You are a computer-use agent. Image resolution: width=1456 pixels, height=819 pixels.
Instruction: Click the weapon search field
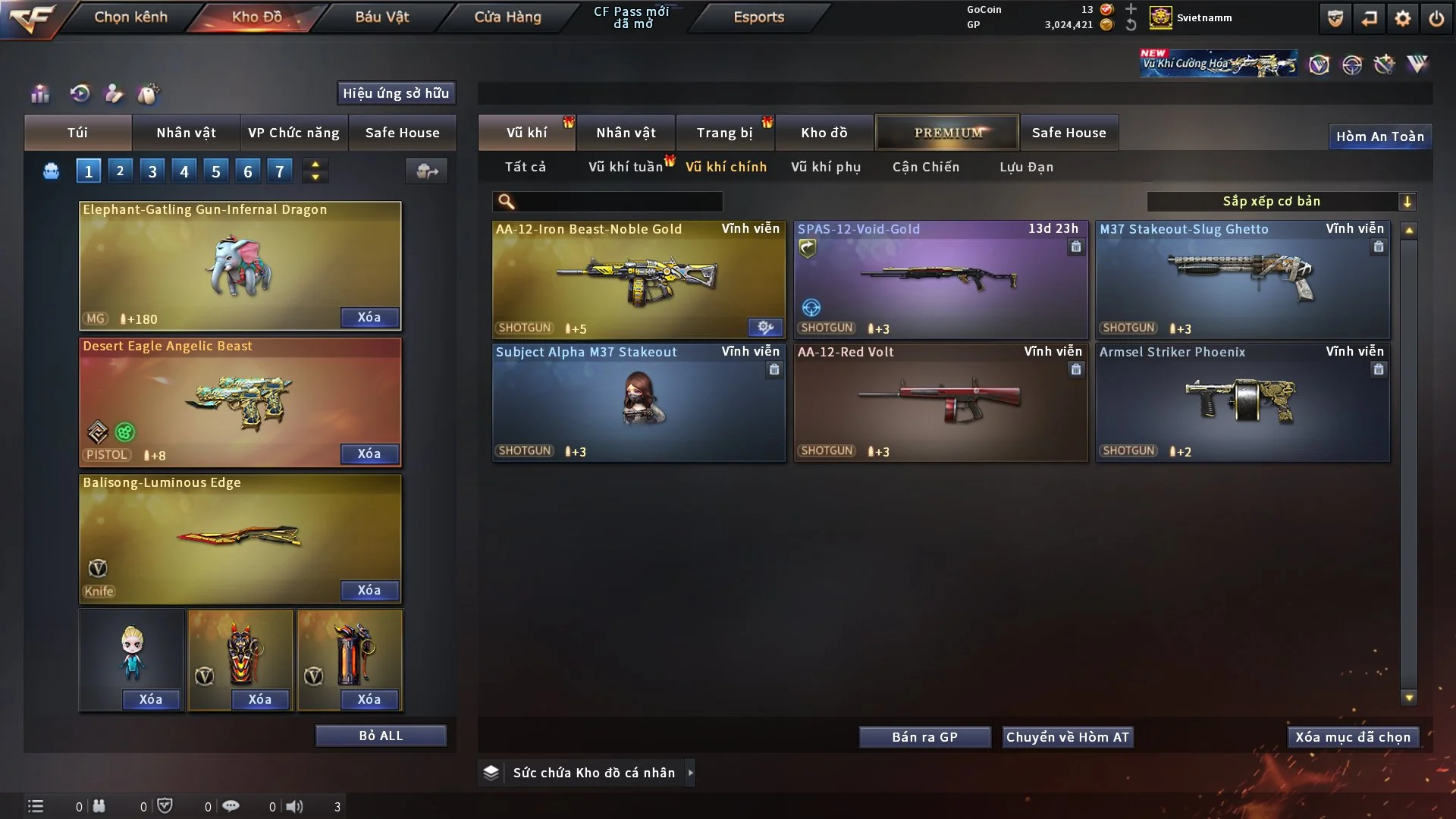click(618, 202)
